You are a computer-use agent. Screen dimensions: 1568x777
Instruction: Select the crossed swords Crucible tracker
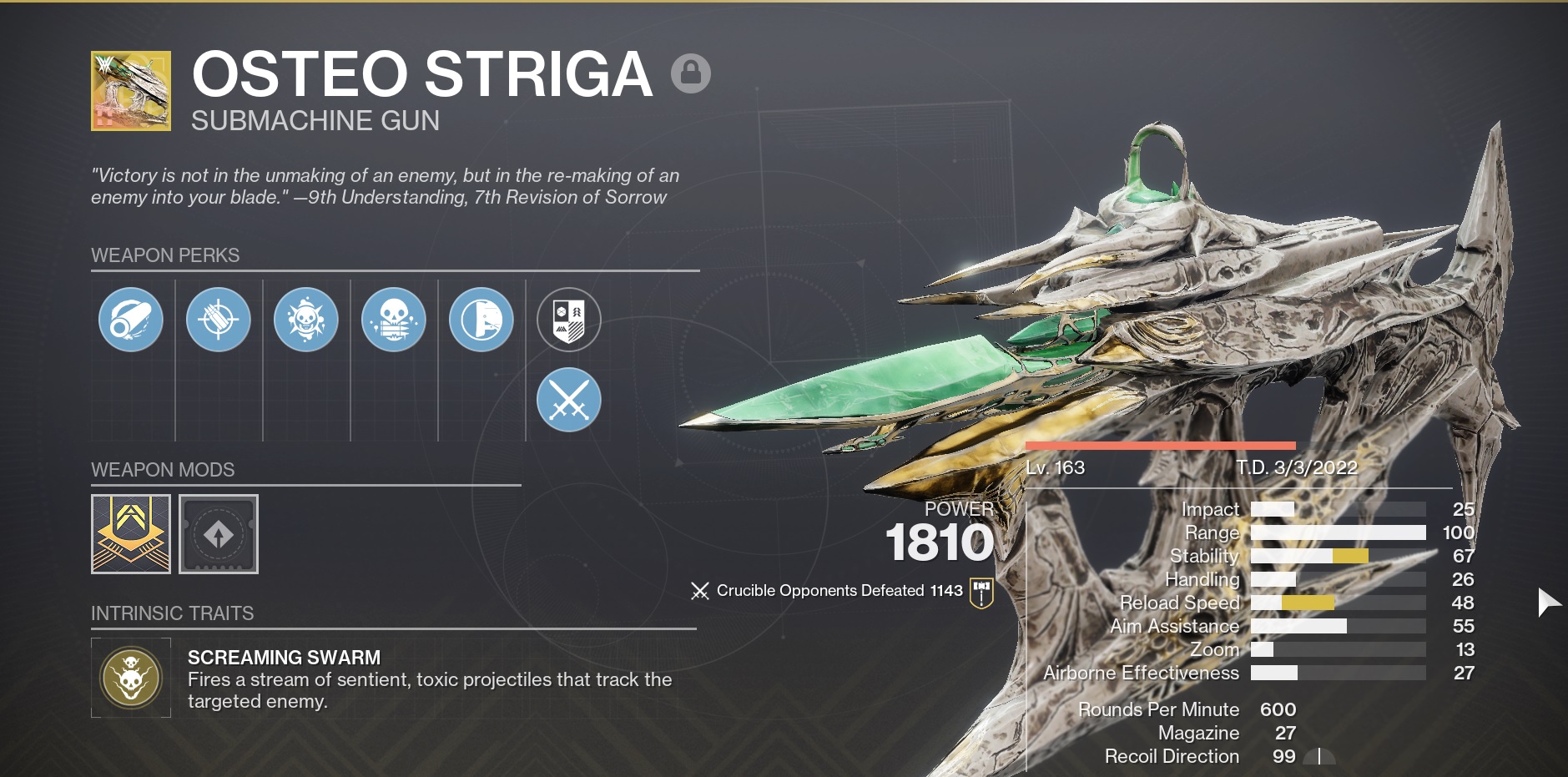(x=570, y=400)
